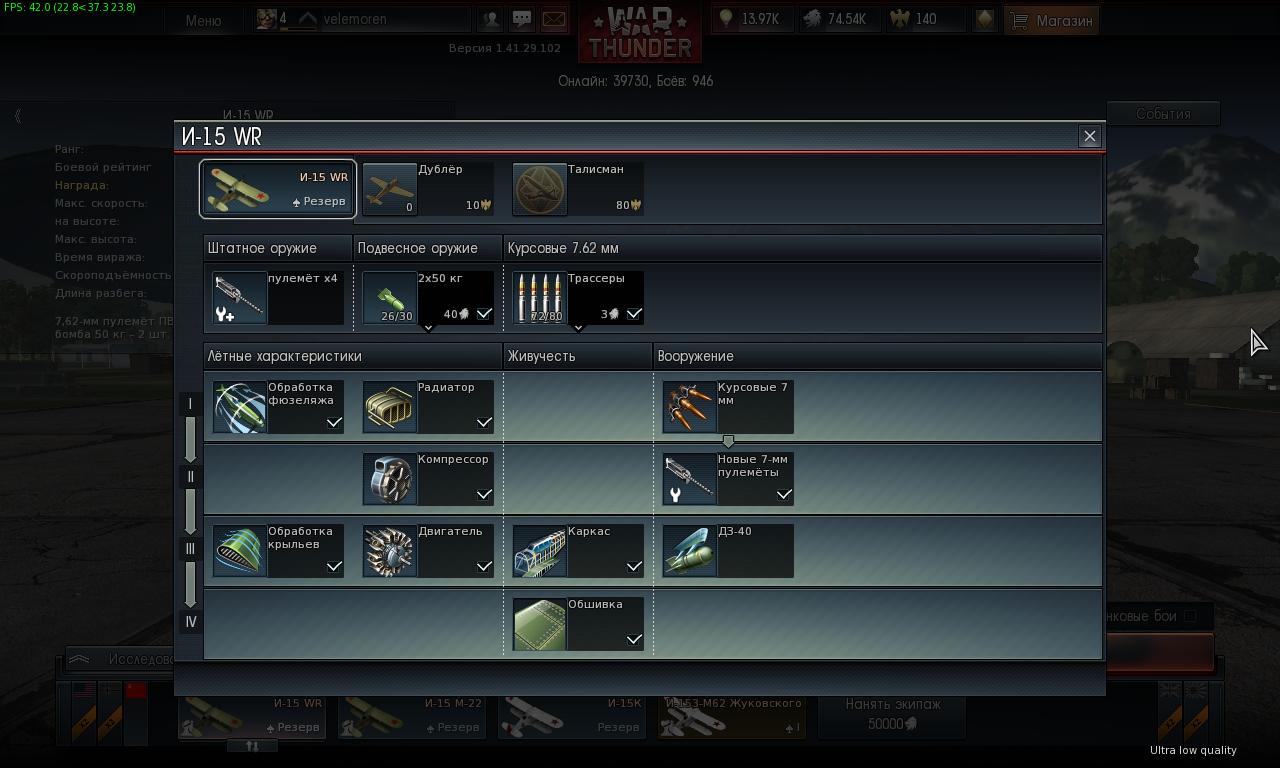Select the Курсовые 7 мм belts module
The image size is (1280, 768).
tap(728, 407)
